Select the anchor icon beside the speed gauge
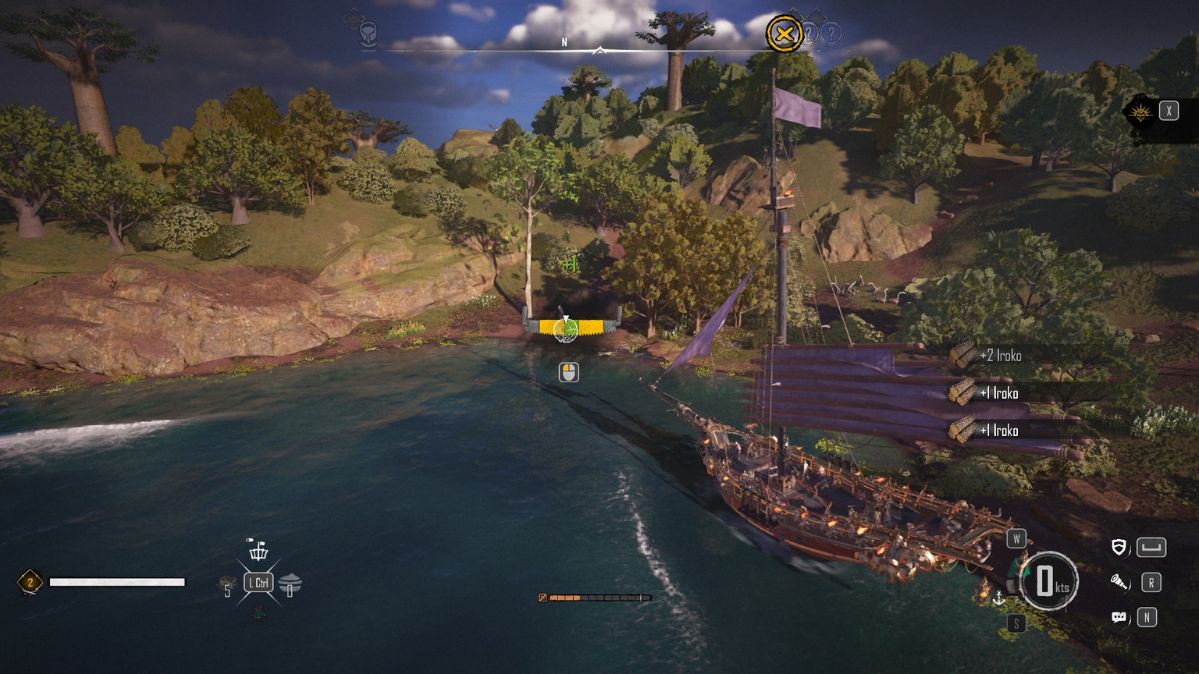 pyautogui.click(x=997, y=598)
